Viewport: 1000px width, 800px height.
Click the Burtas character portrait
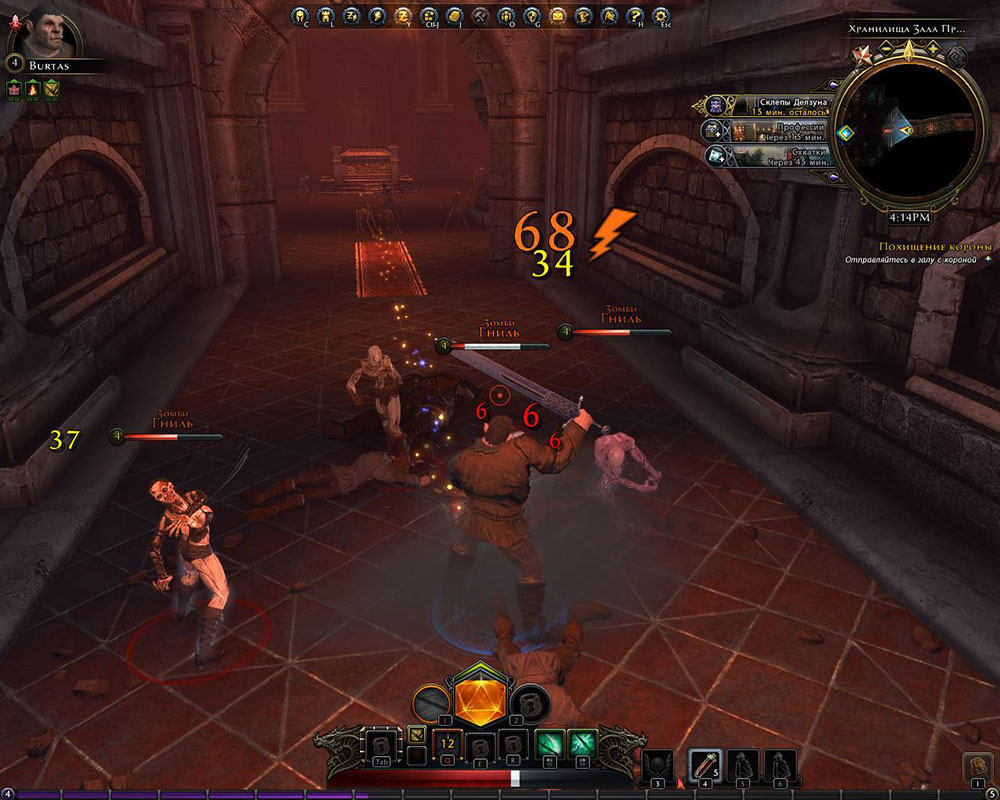[x=38, y=29]
